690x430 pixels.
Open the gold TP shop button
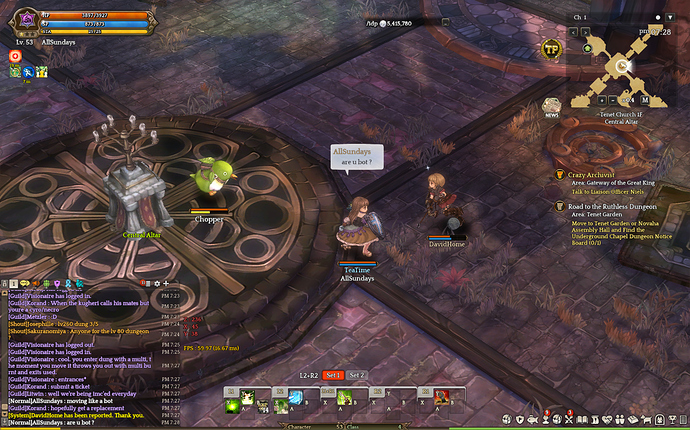coord(551,48)
